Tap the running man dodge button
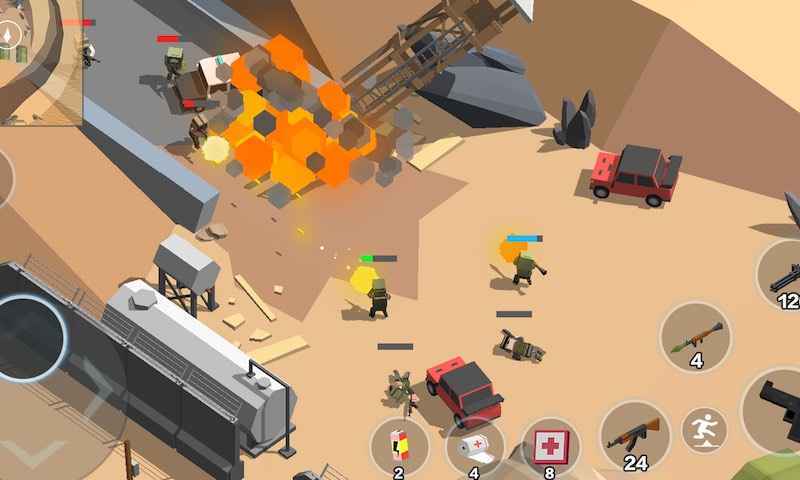800x480 pixels. click(704, 431)
